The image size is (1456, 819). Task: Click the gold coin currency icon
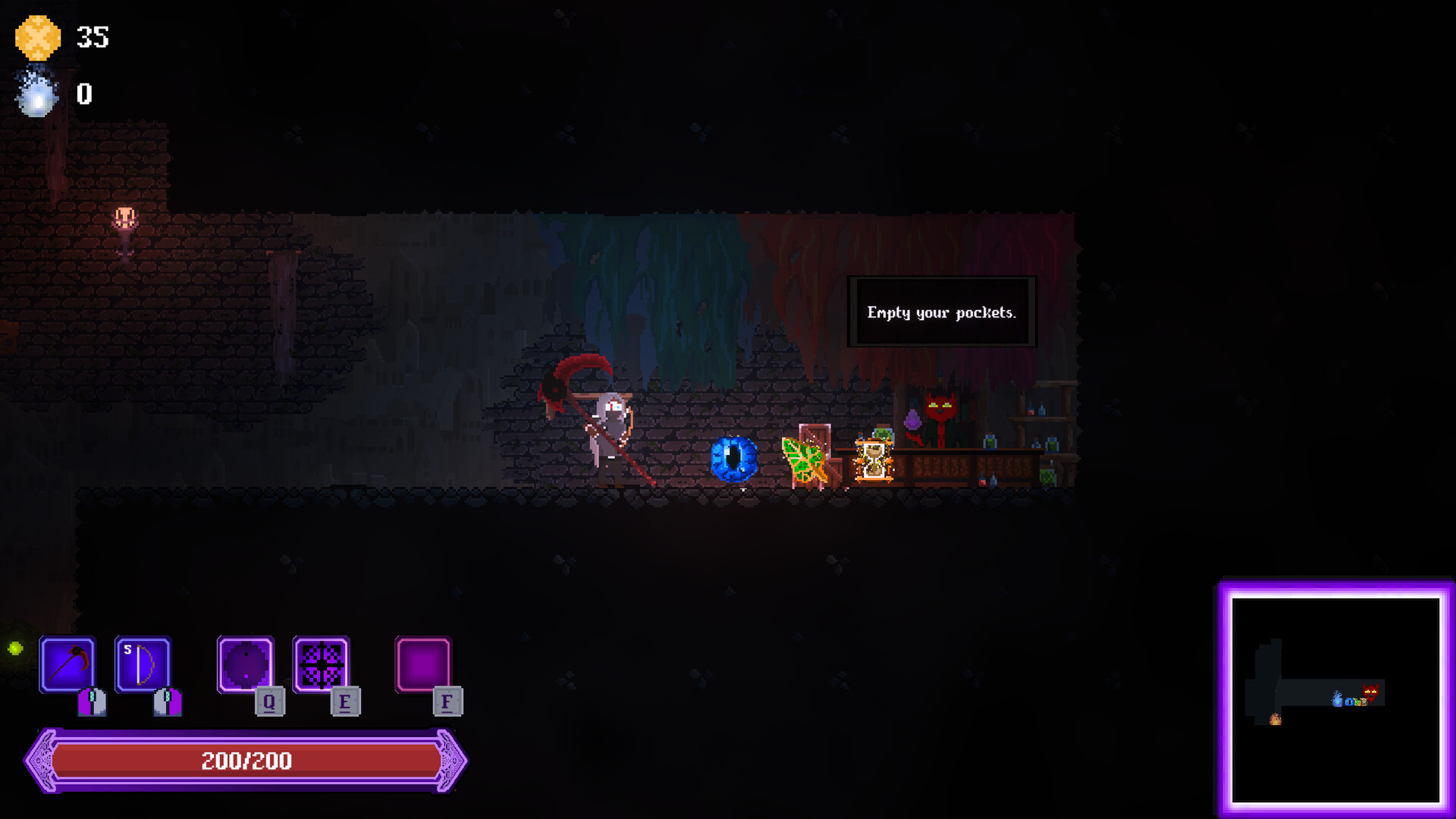38,36
